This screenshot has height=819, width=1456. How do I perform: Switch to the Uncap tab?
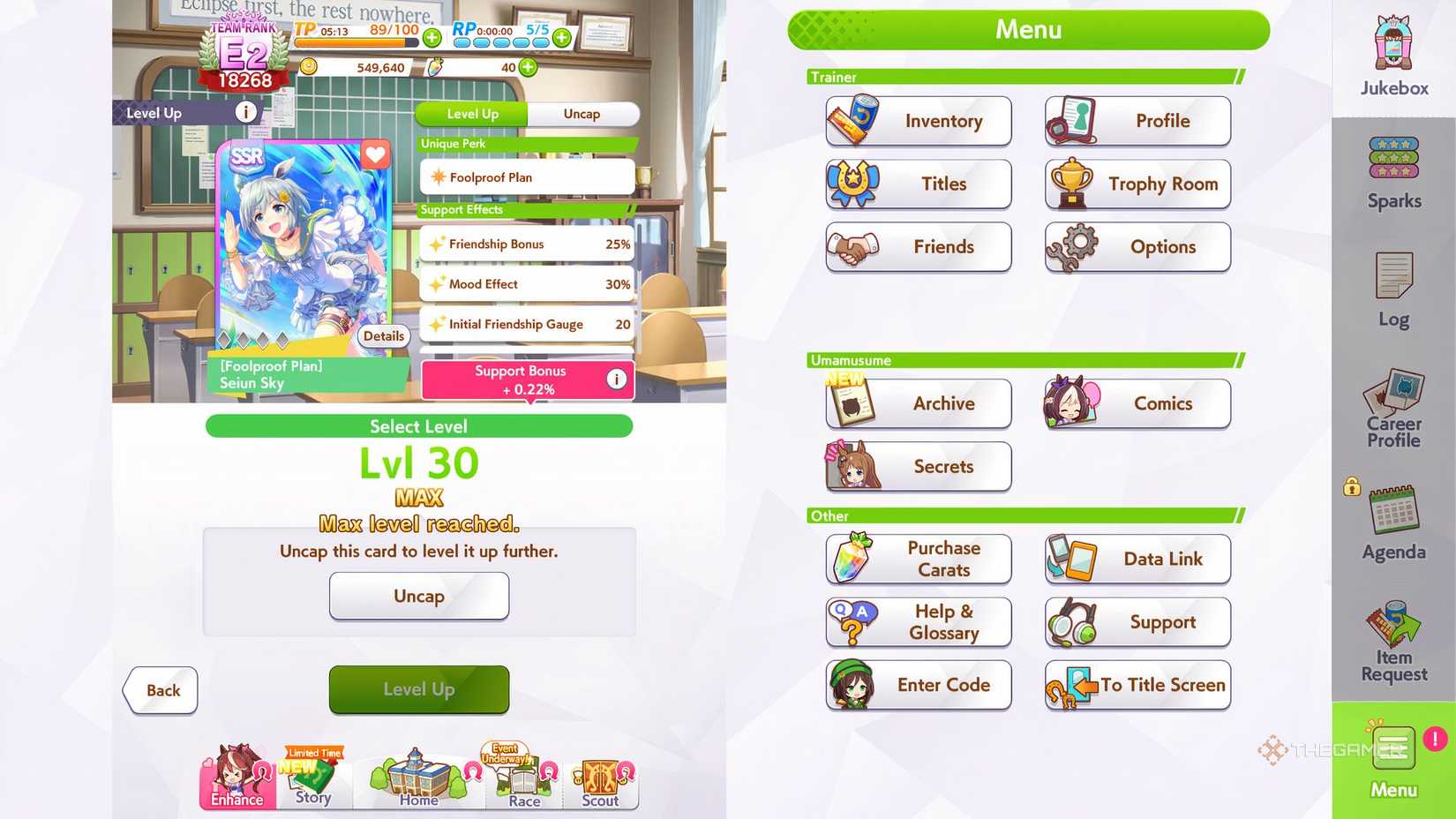[x=582, y=114]
